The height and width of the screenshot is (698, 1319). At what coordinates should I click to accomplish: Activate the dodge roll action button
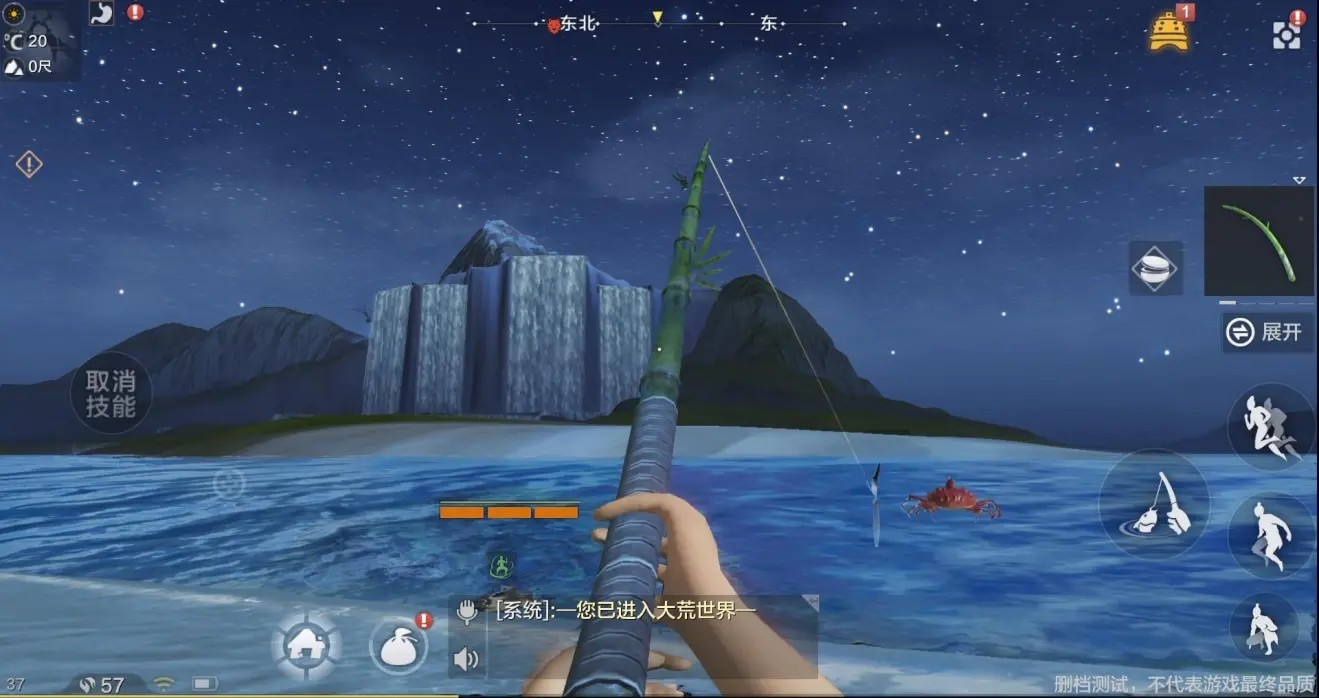(x=1270, y=427)
